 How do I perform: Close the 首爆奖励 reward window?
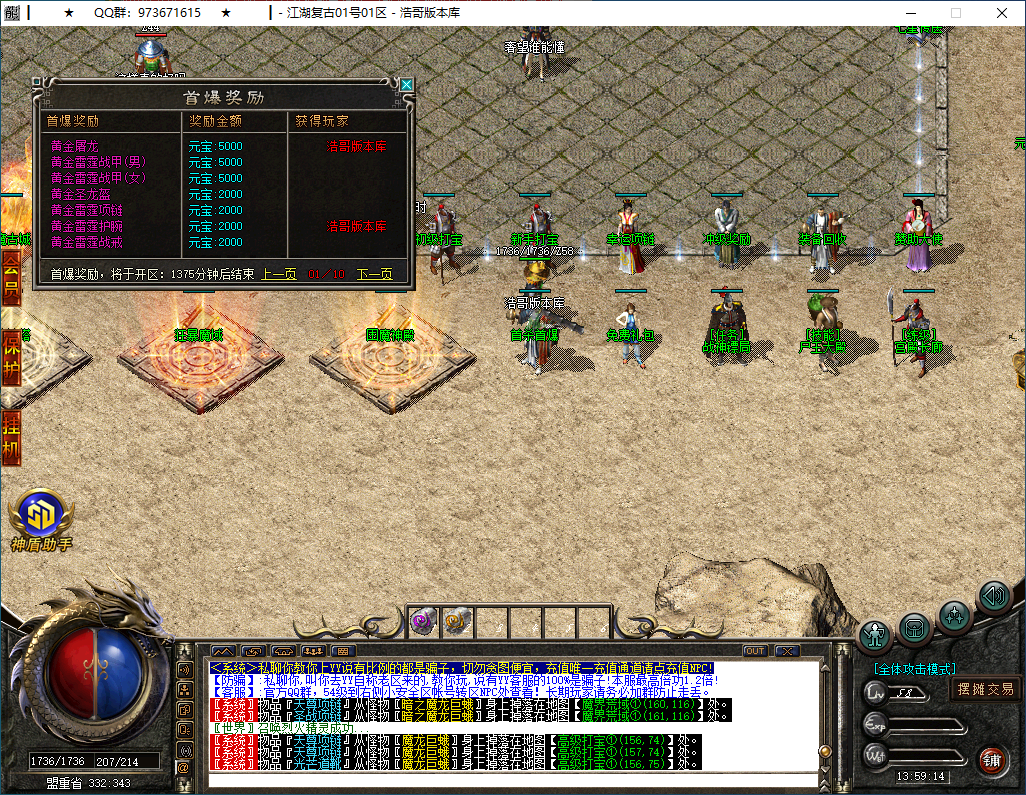(406, 85)
